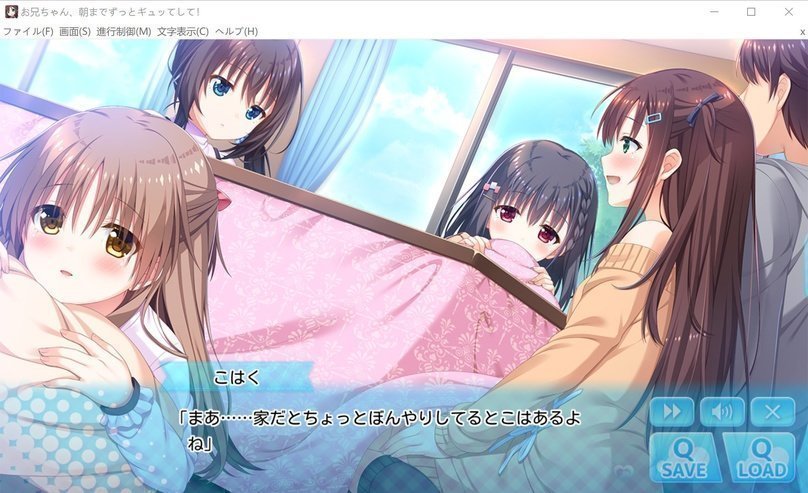808x493 pixels.
Task: Hide the message window with the X button
Action: [772, 411]
